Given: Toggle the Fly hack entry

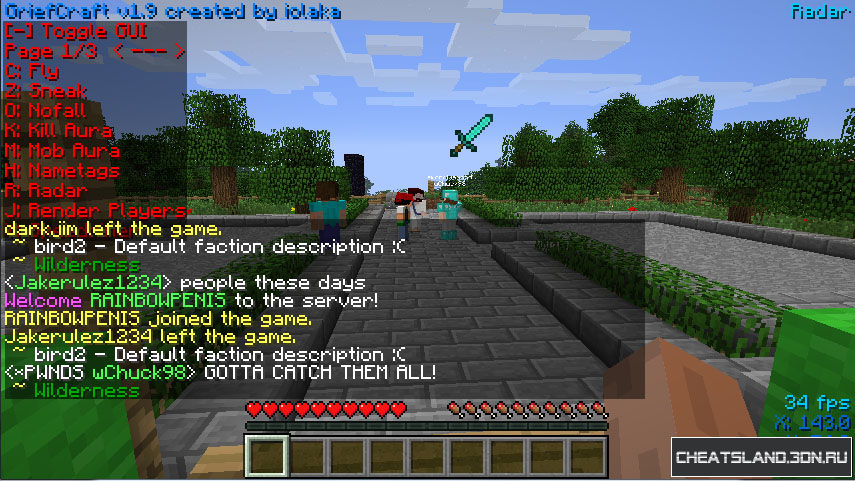Looking at the screenshot, I should pos(32,71).
